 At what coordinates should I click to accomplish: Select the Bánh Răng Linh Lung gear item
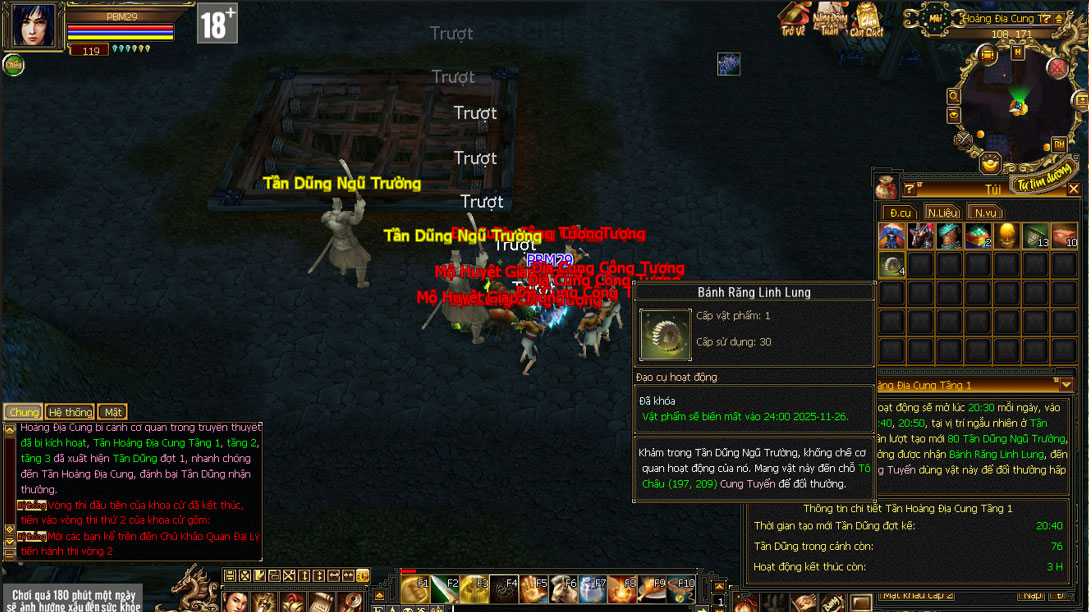(892, 265)
